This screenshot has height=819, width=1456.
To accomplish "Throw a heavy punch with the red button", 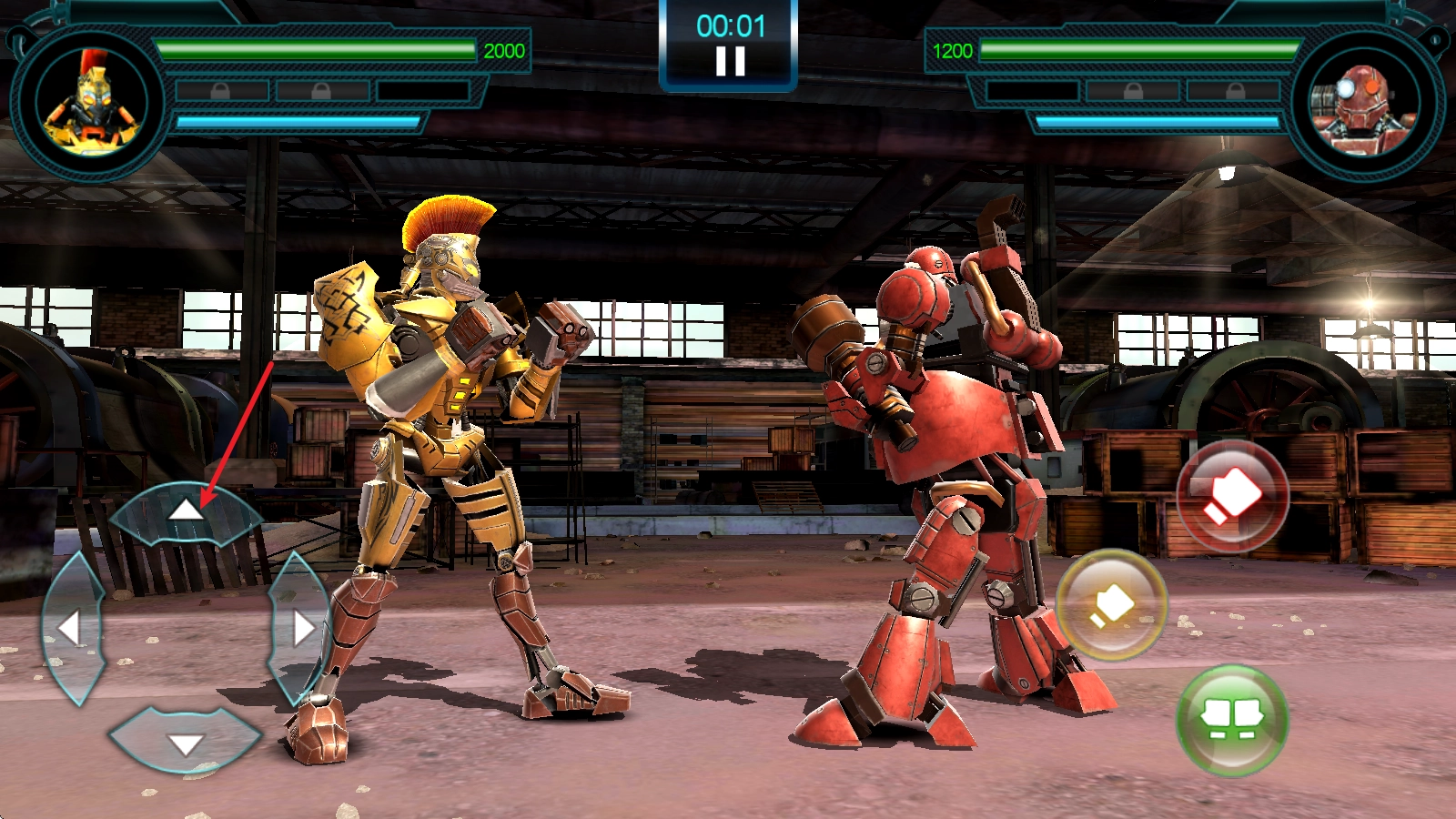I will [1232, 496].
